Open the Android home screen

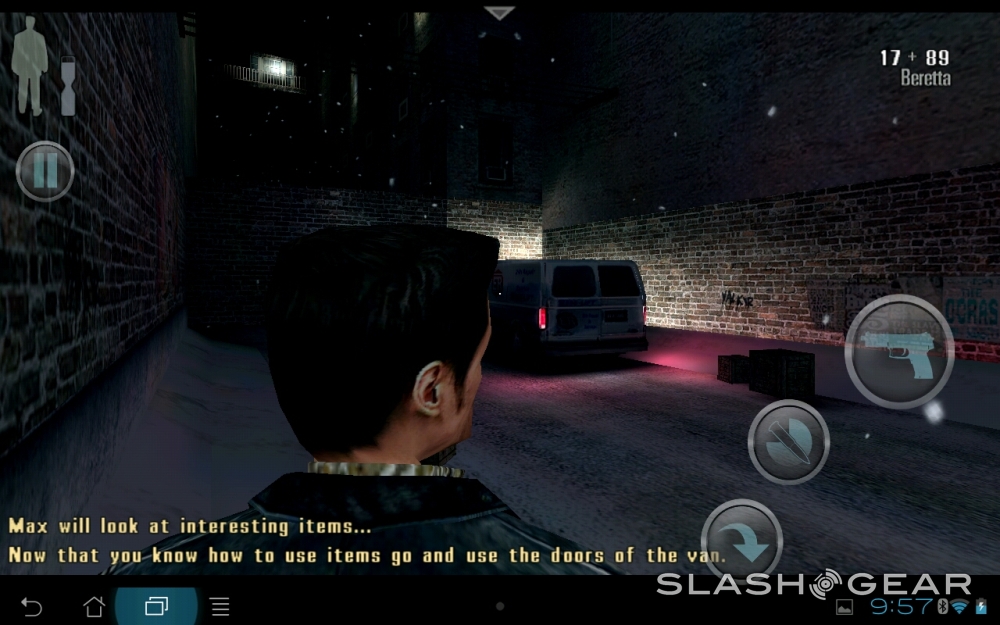(x=94, y=607)
